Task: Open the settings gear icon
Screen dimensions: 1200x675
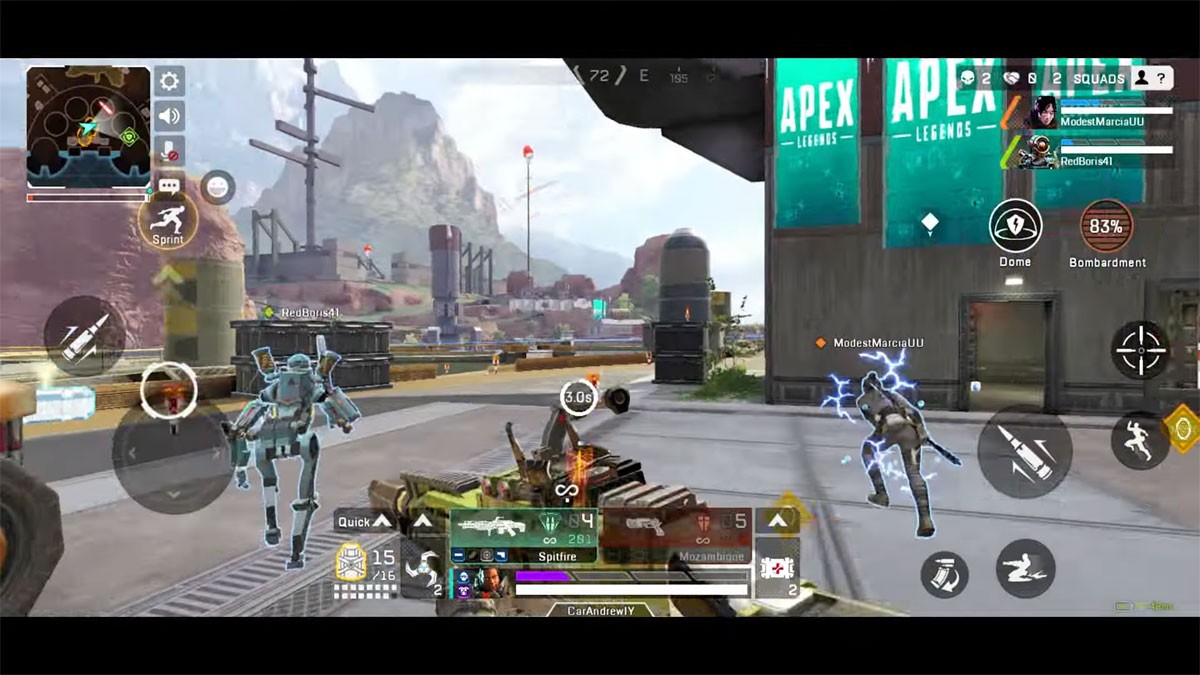Action: (169, 82)
